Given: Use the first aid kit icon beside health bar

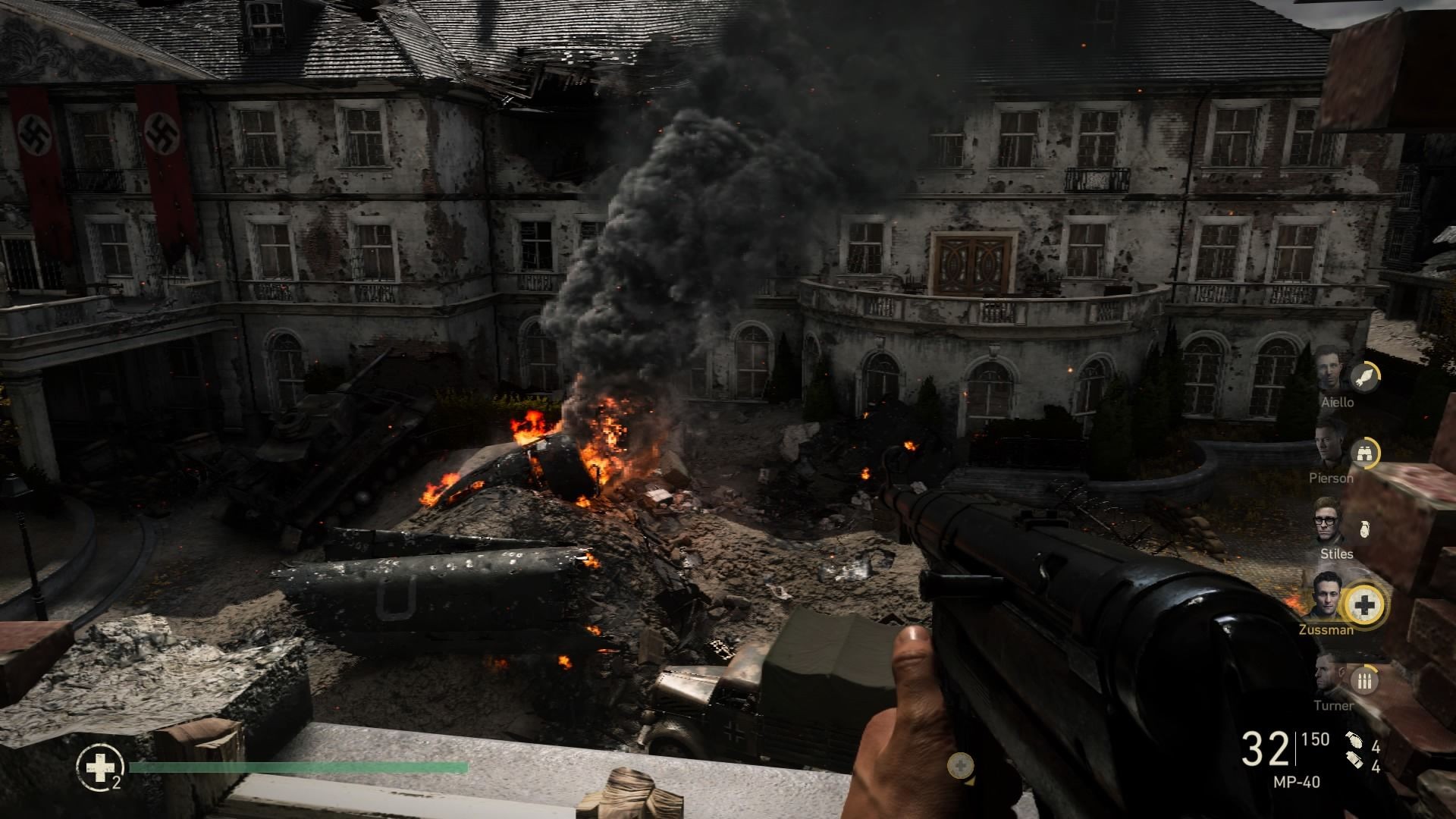Looking at the screenshot, I should 98,767.
